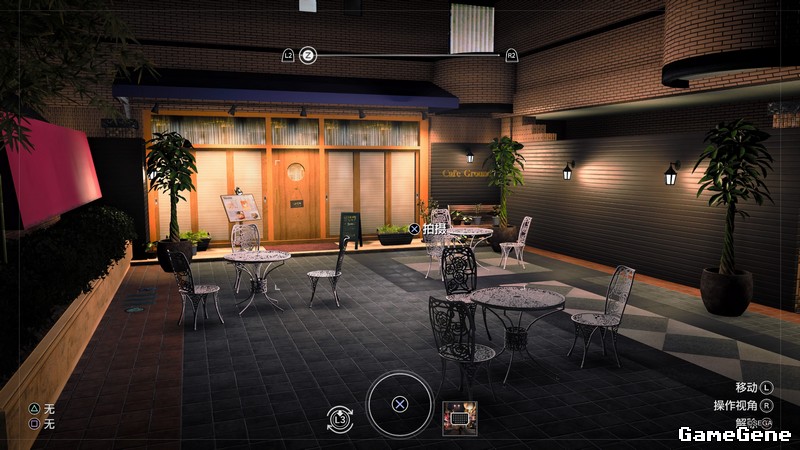
Task: Open the last photo thumbnail
Action: (x=459, y=418)
